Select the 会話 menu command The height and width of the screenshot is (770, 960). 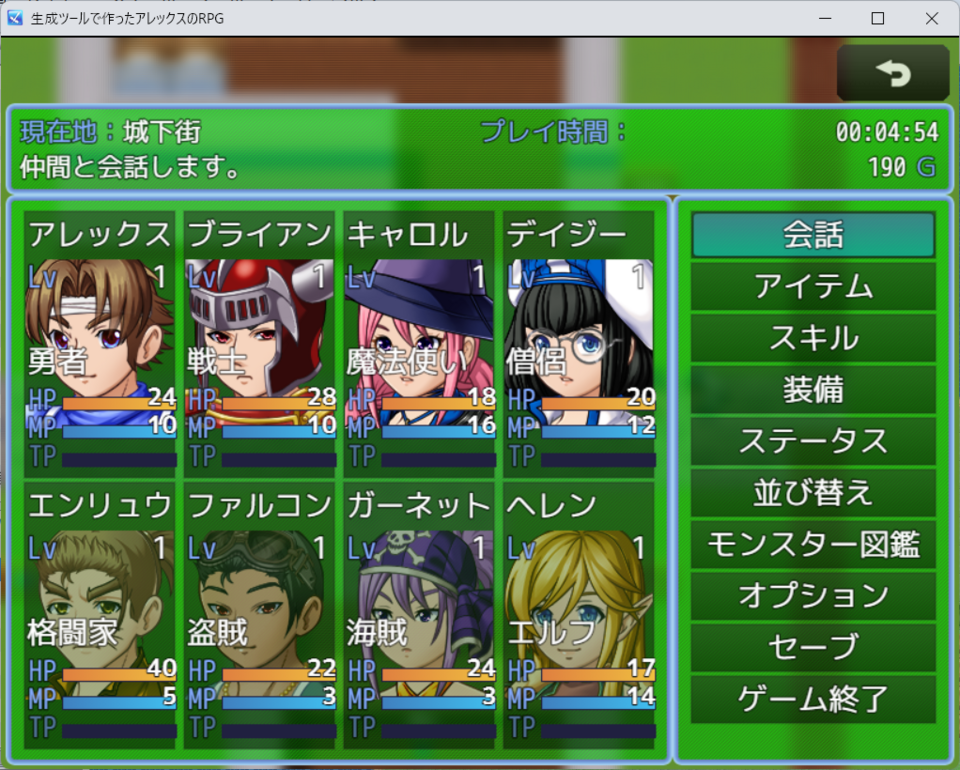[x=813, y=235]
